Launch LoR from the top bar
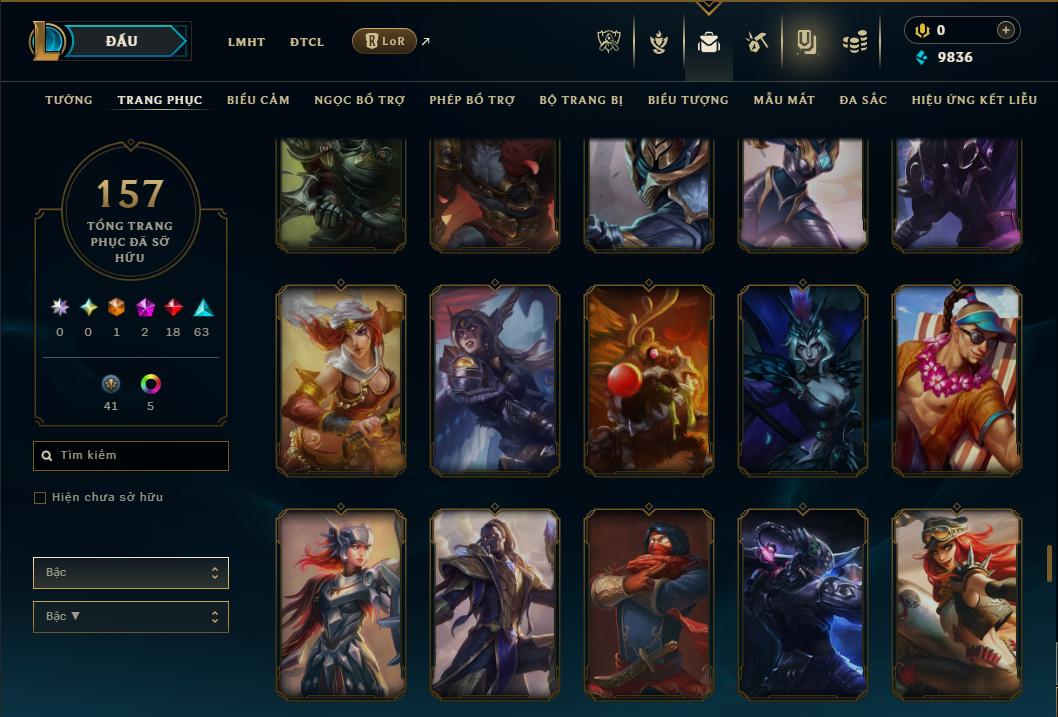The height and width of the screenshot is (717, 1058). click(x=385, y=41)
